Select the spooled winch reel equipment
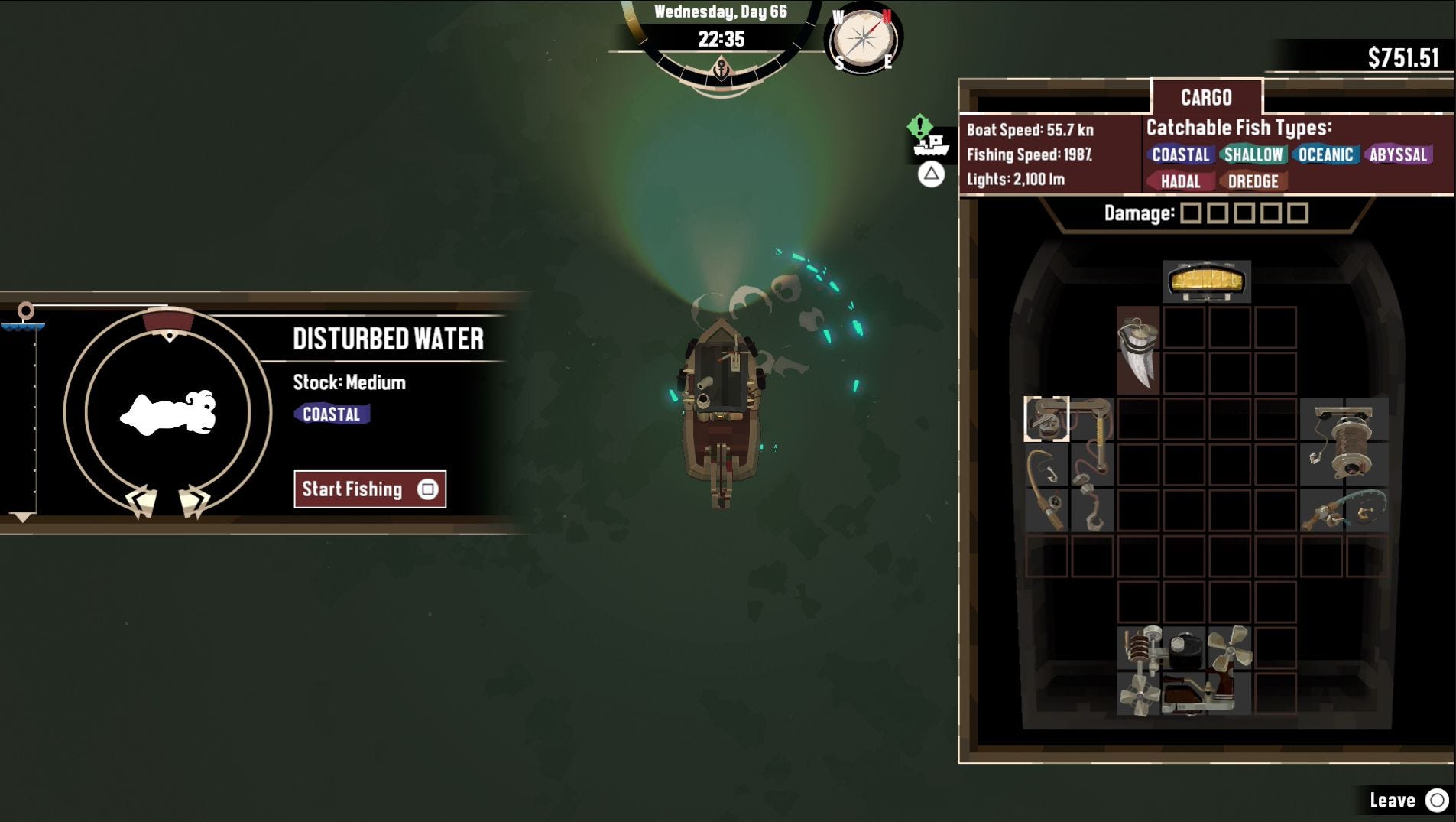1456x822 pixels. pyautogui.click(x=1344, y=442)
